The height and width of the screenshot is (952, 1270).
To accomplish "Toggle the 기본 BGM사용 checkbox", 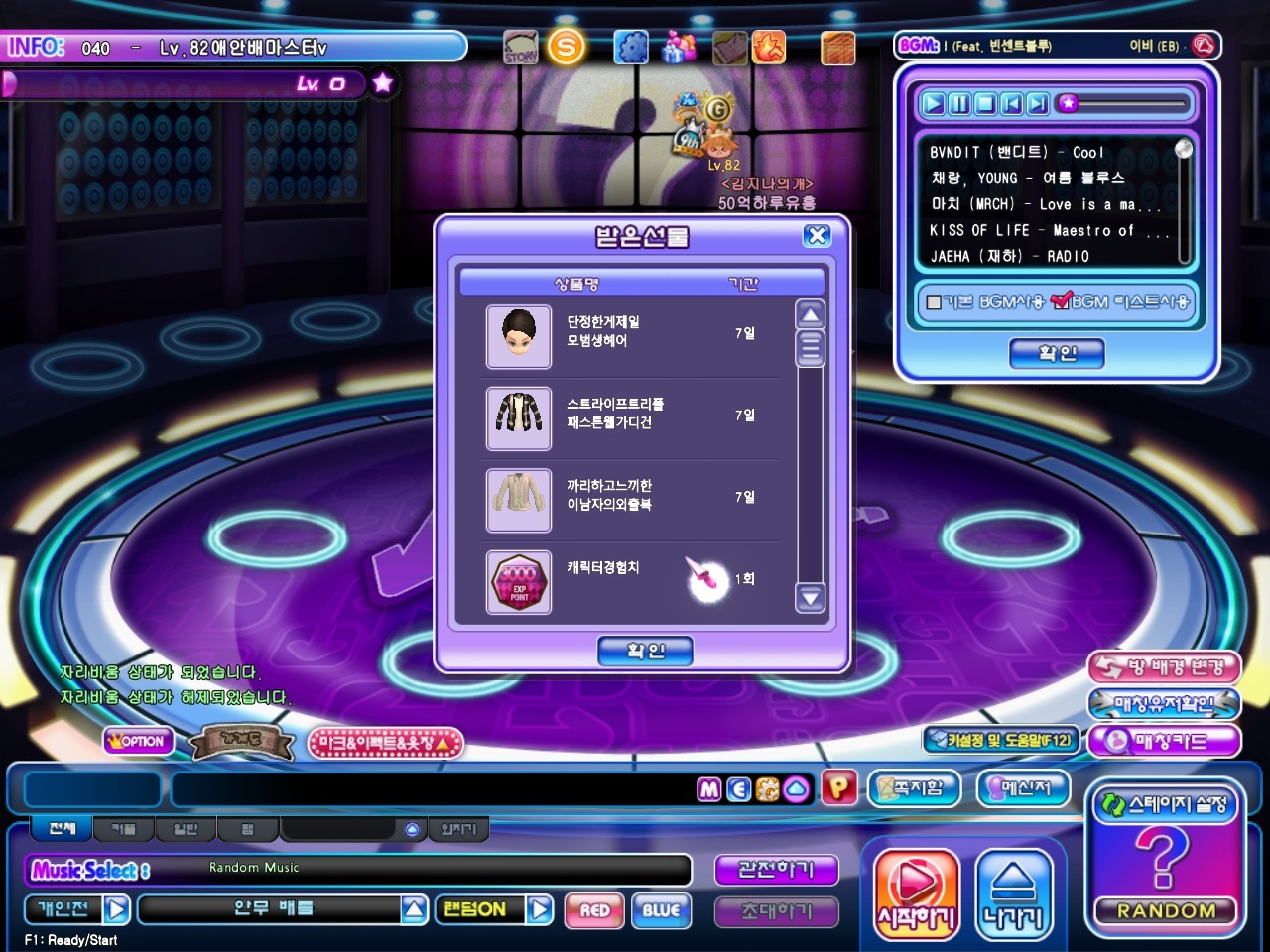I will click(x=934, y=301).
